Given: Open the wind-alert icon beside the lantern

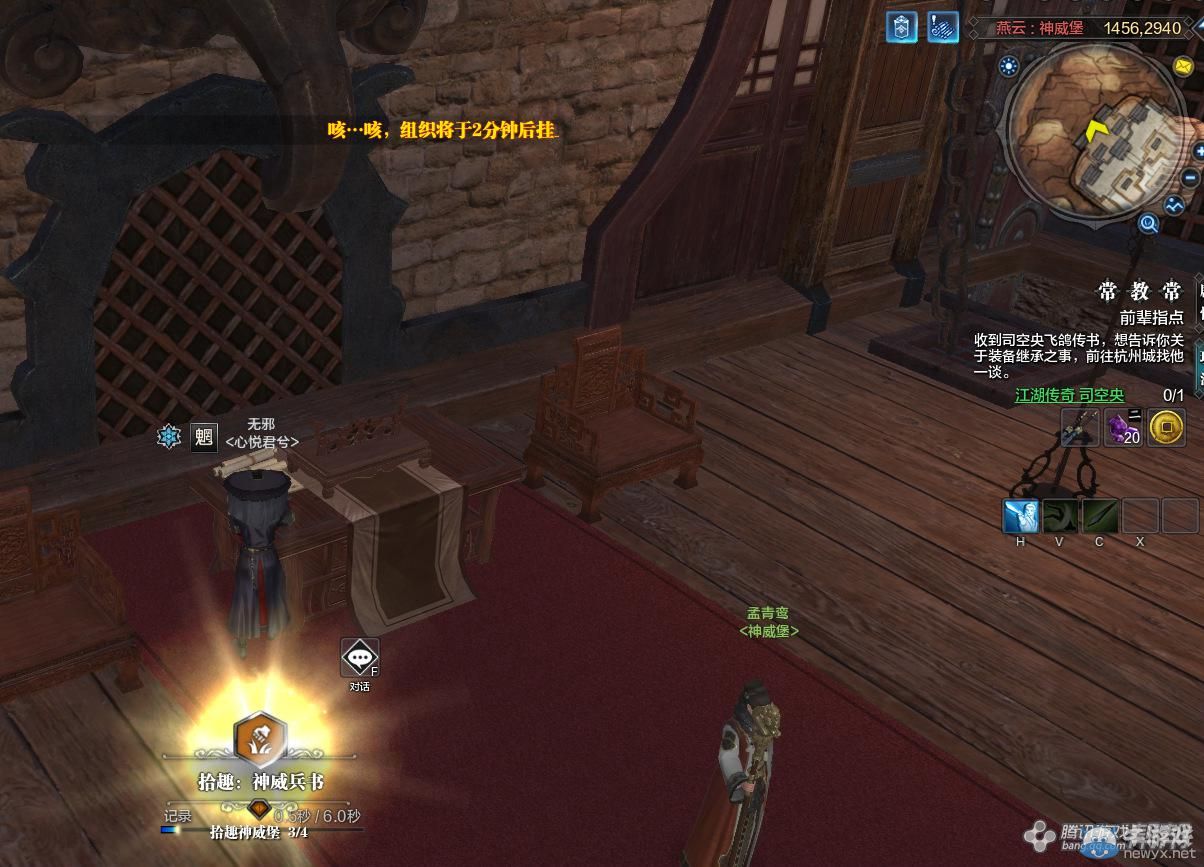Looking at the screenshot, I should 943,27.
